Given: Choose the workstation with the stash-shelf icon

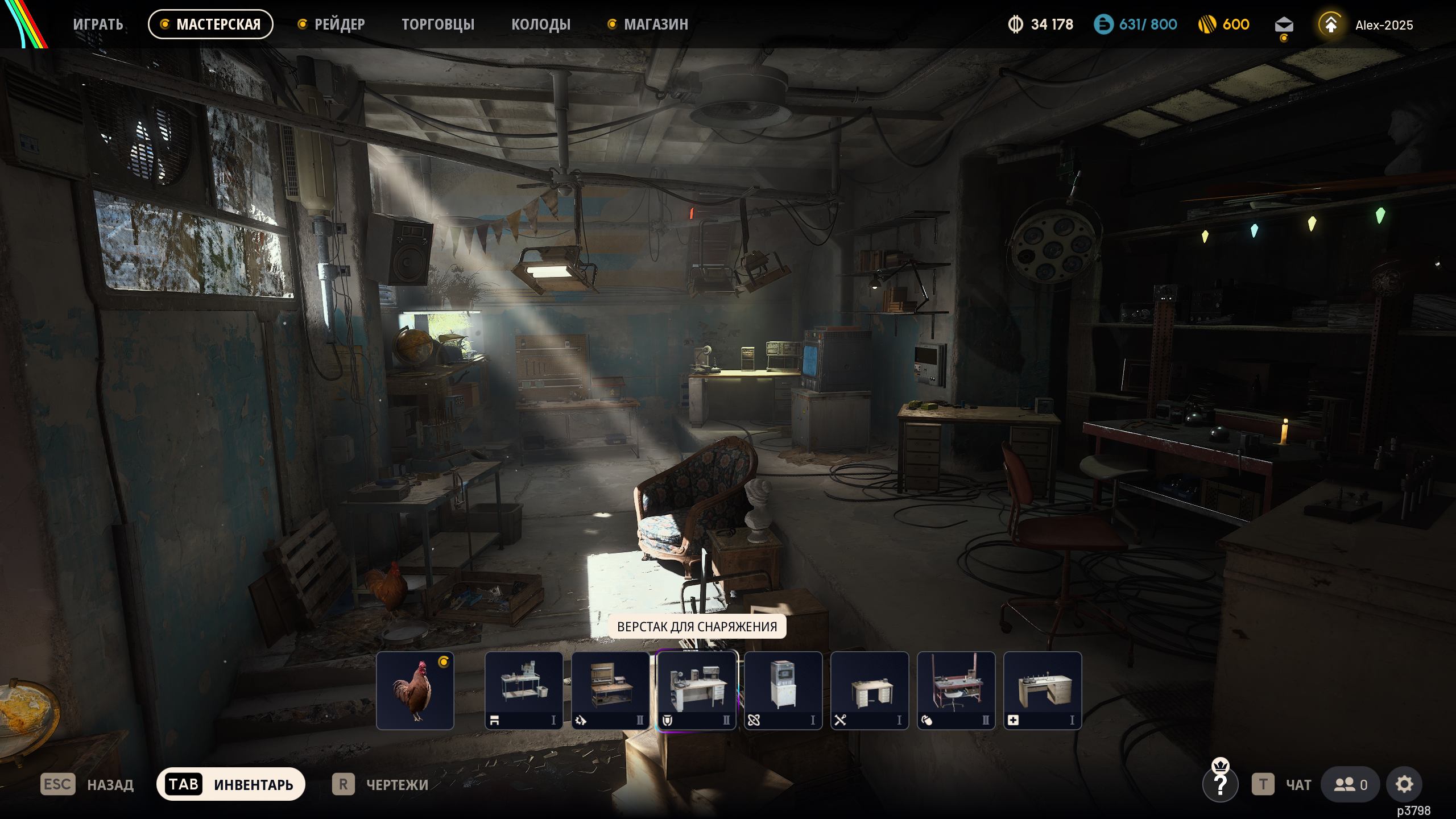Looking at the screenshot, I should click(524, 690).
